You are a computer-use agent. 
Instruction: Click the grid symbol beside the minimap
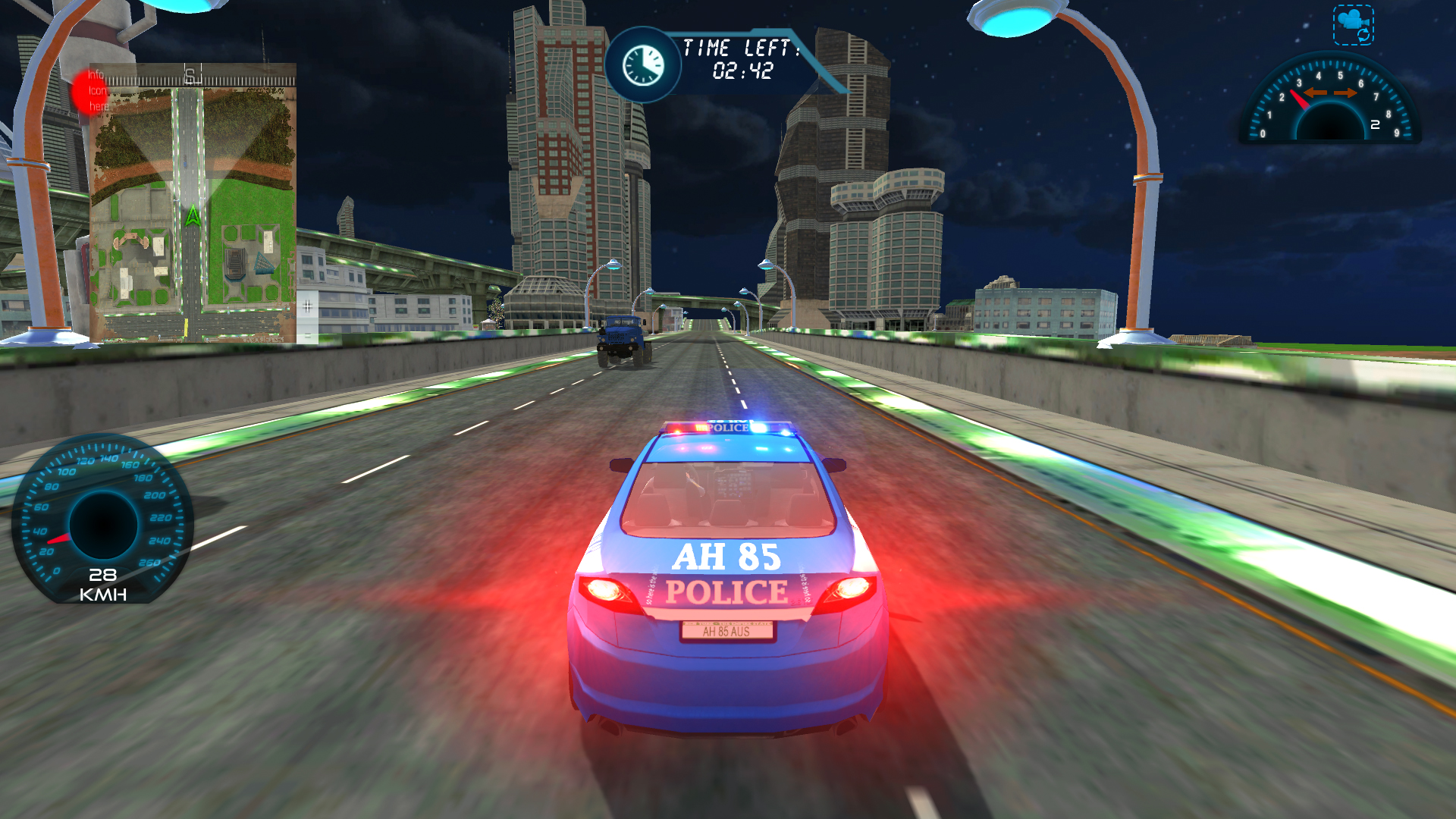click(x=307, y=306)
